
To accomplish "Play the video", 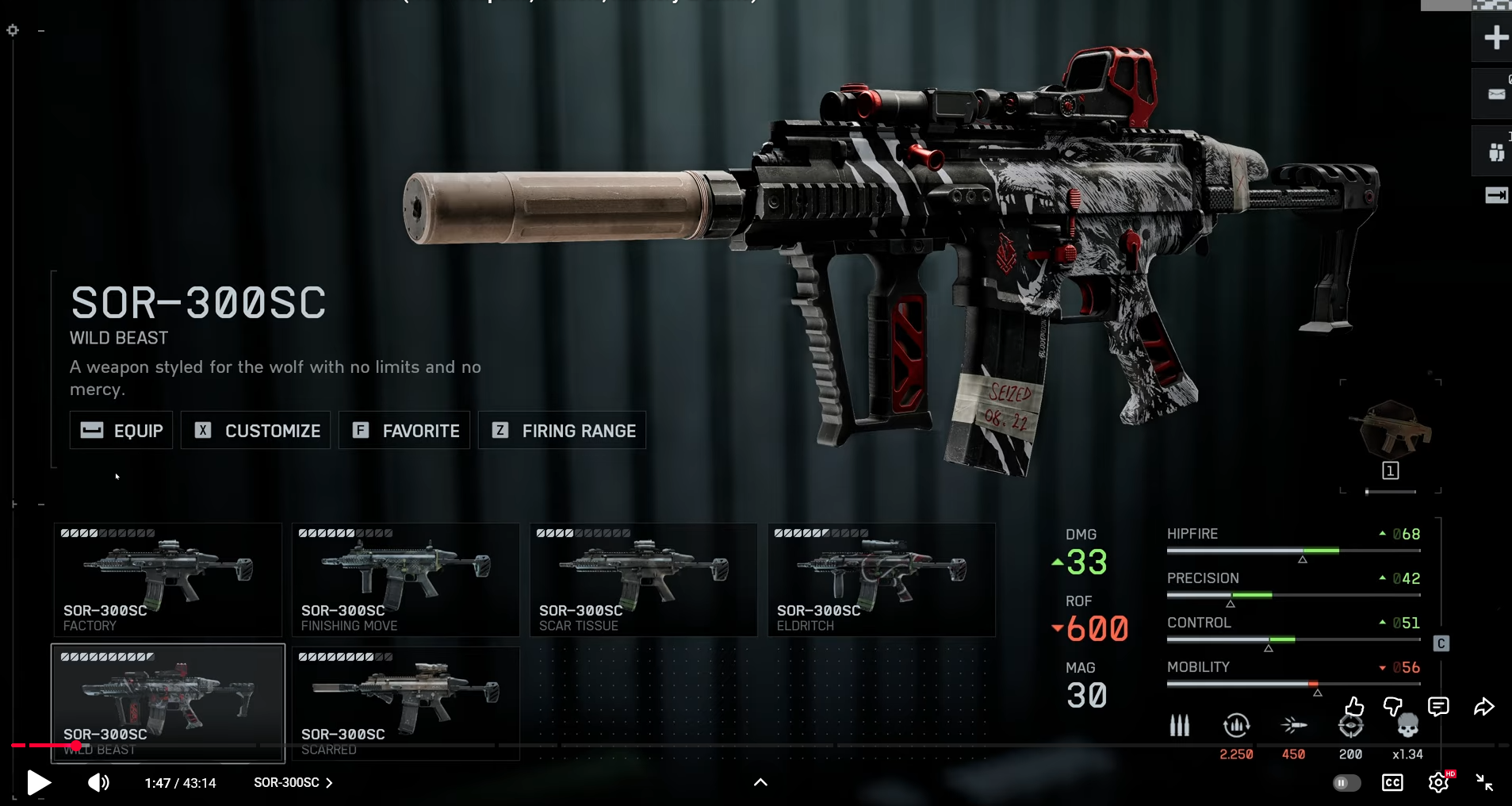I will [38, 783].
